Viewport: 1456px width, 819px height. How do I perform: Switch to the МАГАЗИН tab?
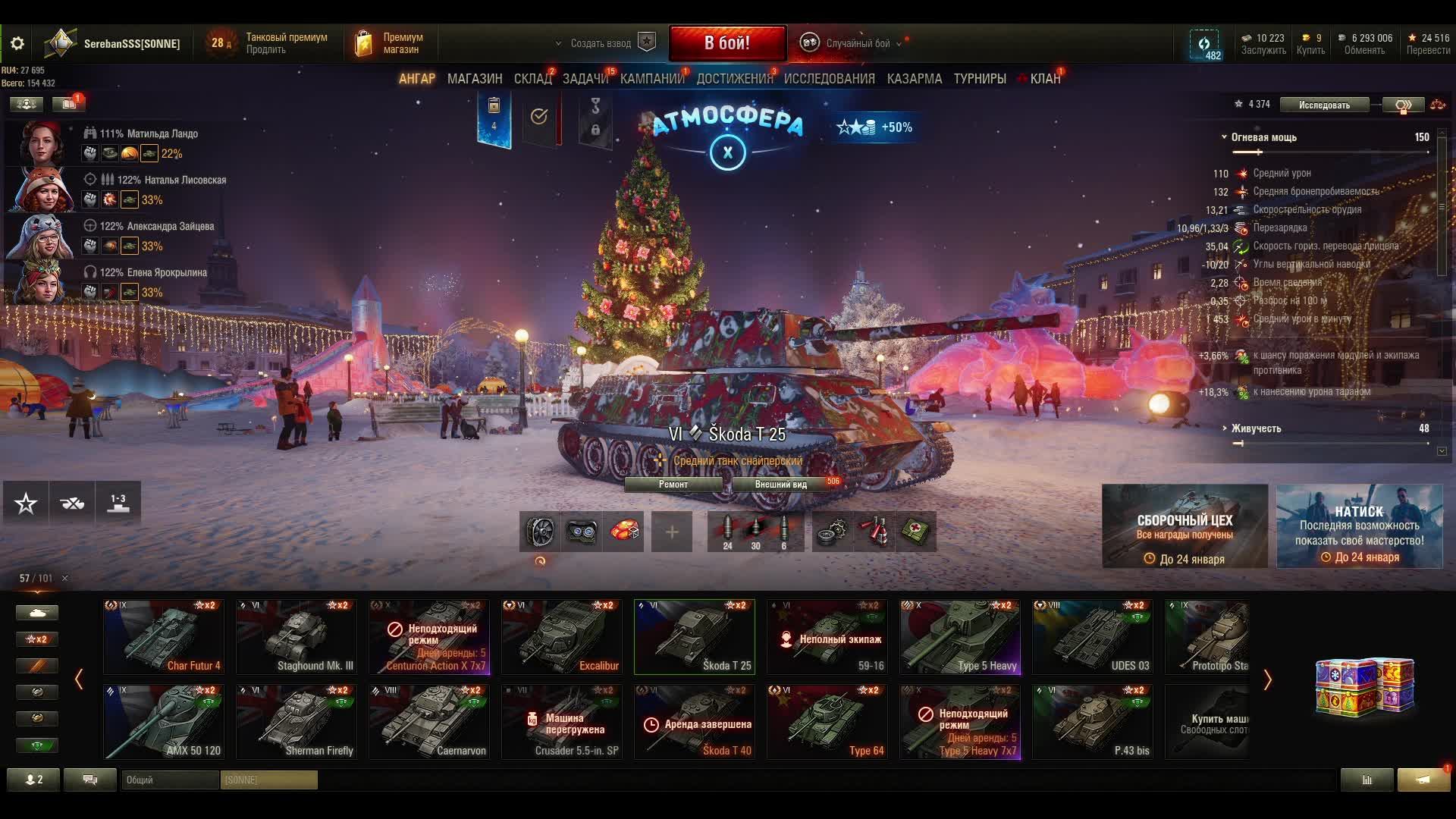(475, 79)
